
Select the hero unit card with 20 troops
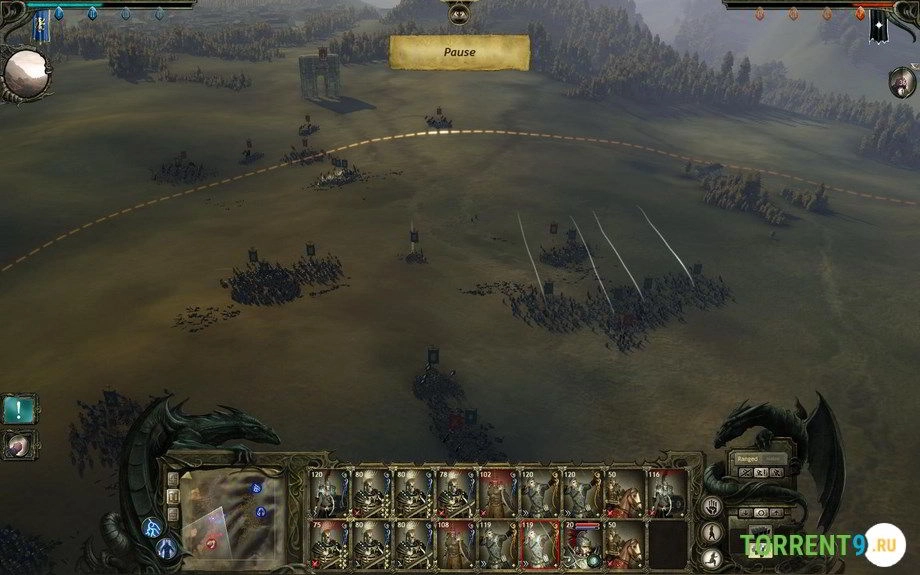[x=582, y=544]
